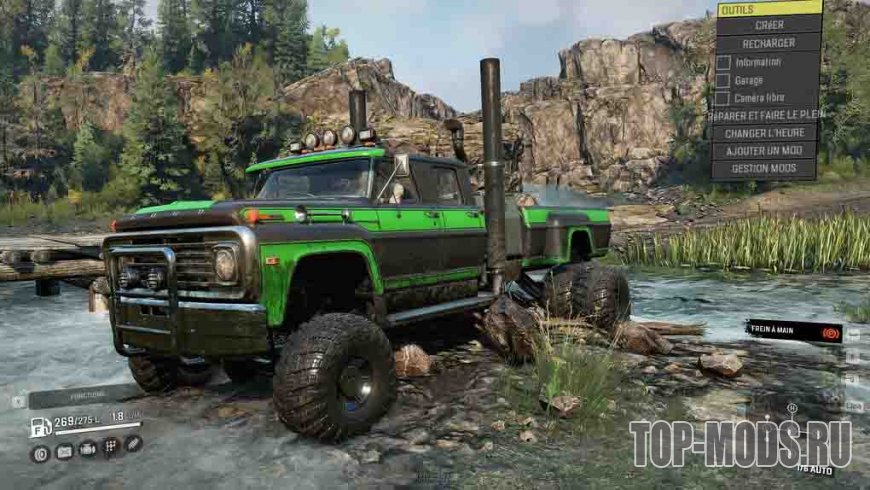Toggle the Information checkbox
Viewport: 870px width, 490px height.
point(723,62)
